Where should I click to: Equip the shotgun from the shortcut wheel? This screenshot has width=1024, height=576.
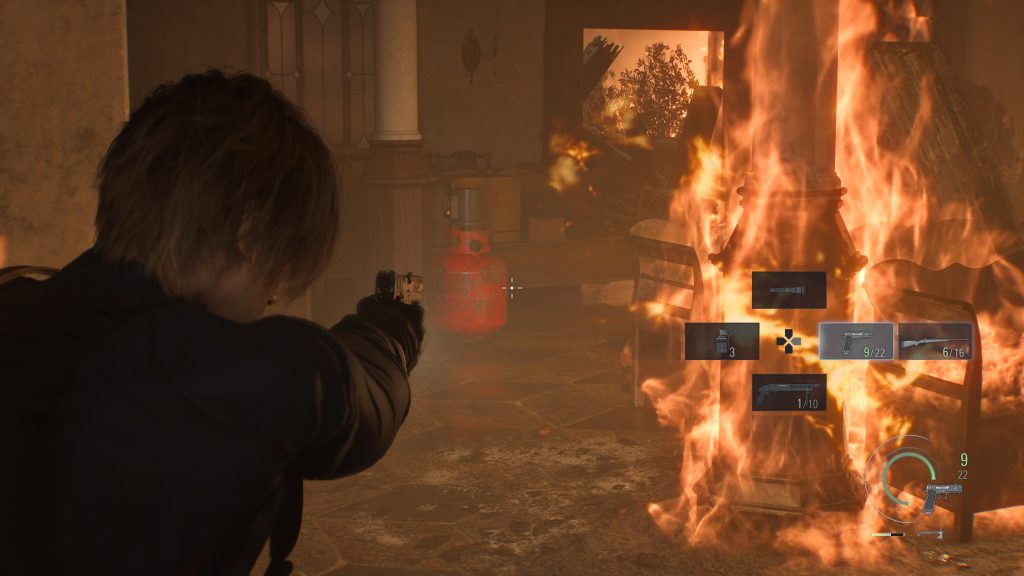pyautogui.click(x=789, y=392)
